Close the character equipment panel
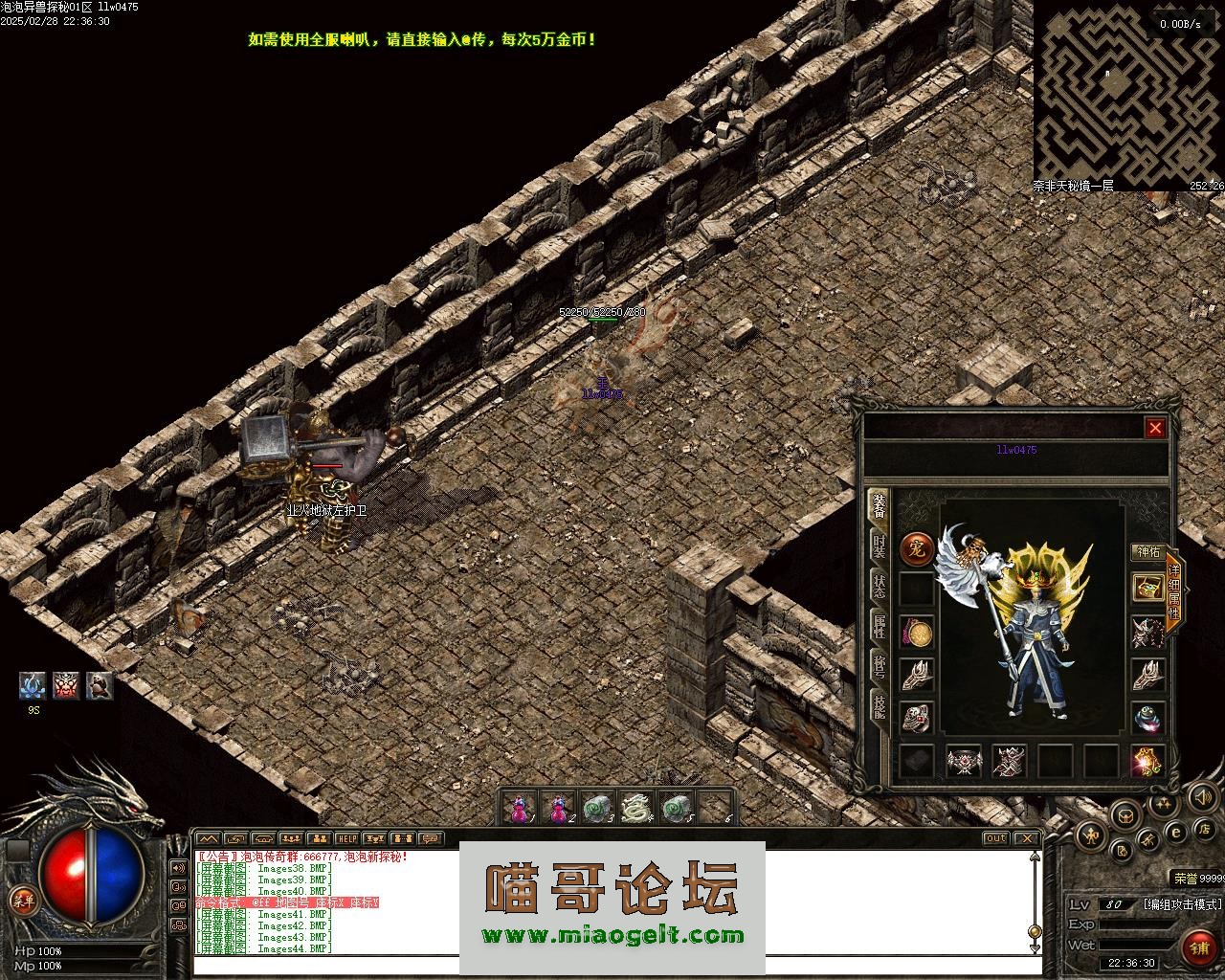Viewport: 1225px width, 980px height. pyautogui.click(x=1155, y=428)
